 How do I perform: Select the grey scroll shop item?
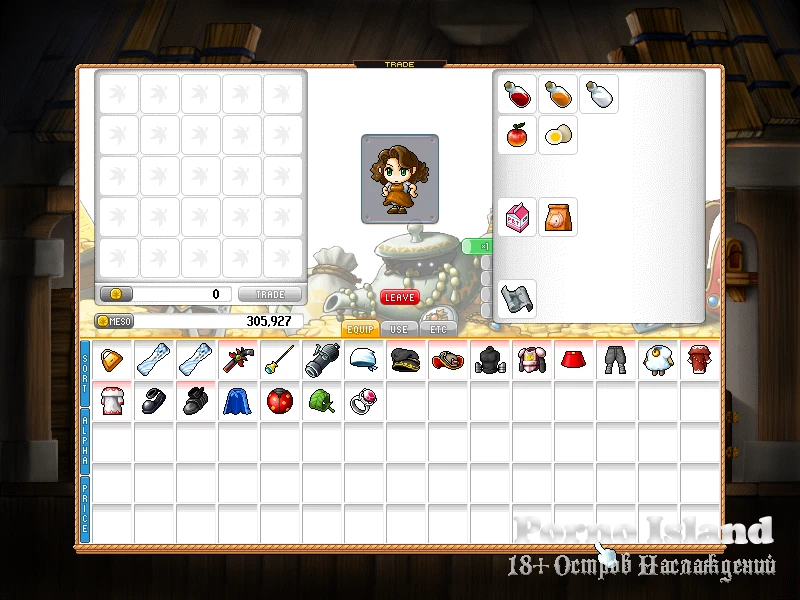517,298
